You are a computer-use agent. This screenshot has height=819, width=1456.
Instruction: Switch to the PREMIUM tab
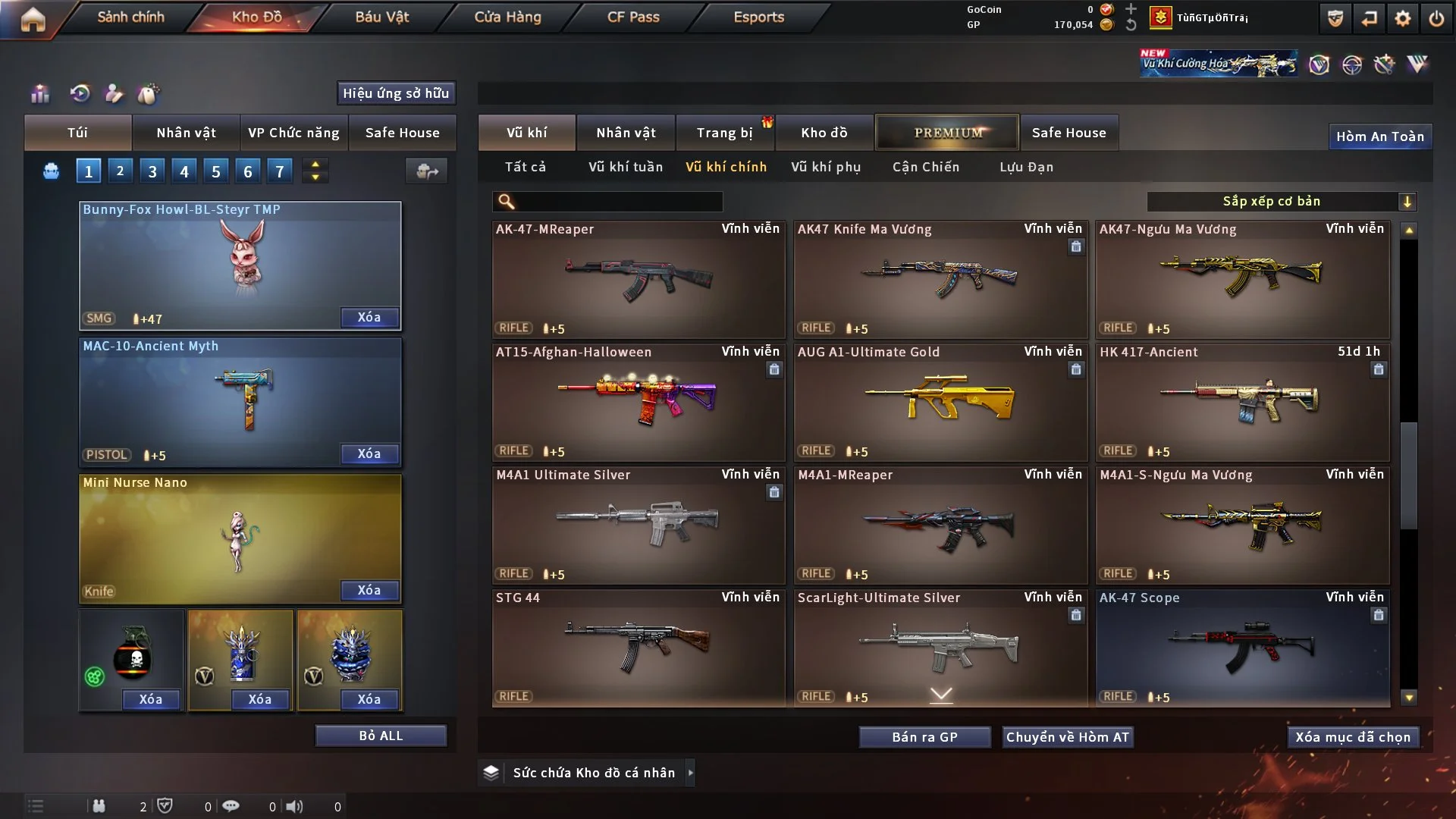[948, 133]
